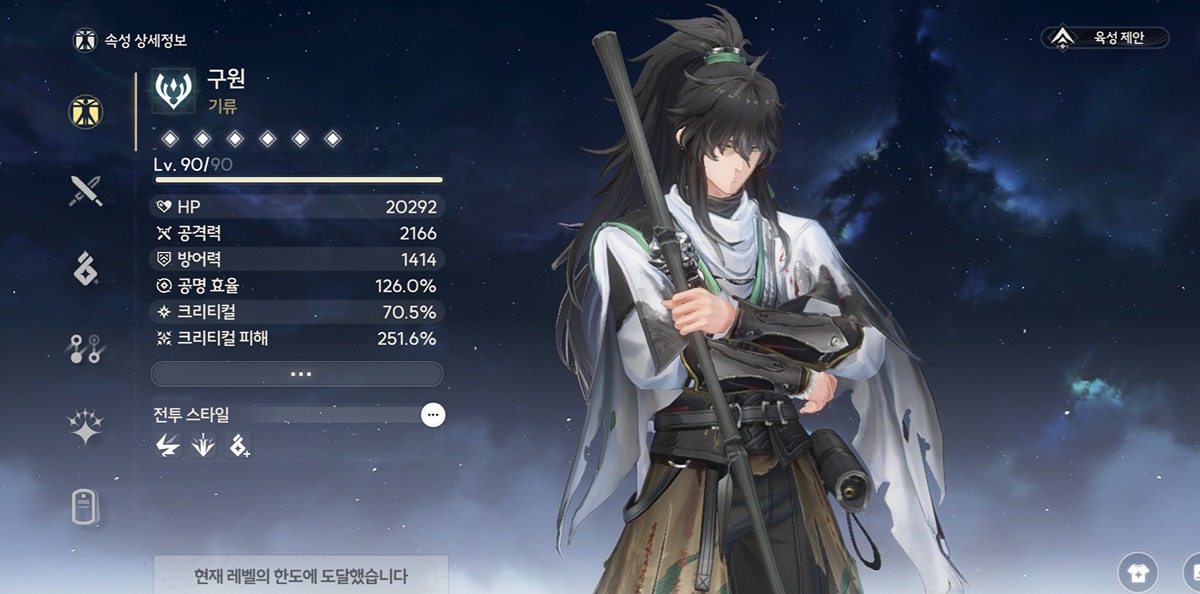Select the middle combat style burst icon
This screenshot has width=1200, height=594.
pyautogui.click(x=203, y=447)
